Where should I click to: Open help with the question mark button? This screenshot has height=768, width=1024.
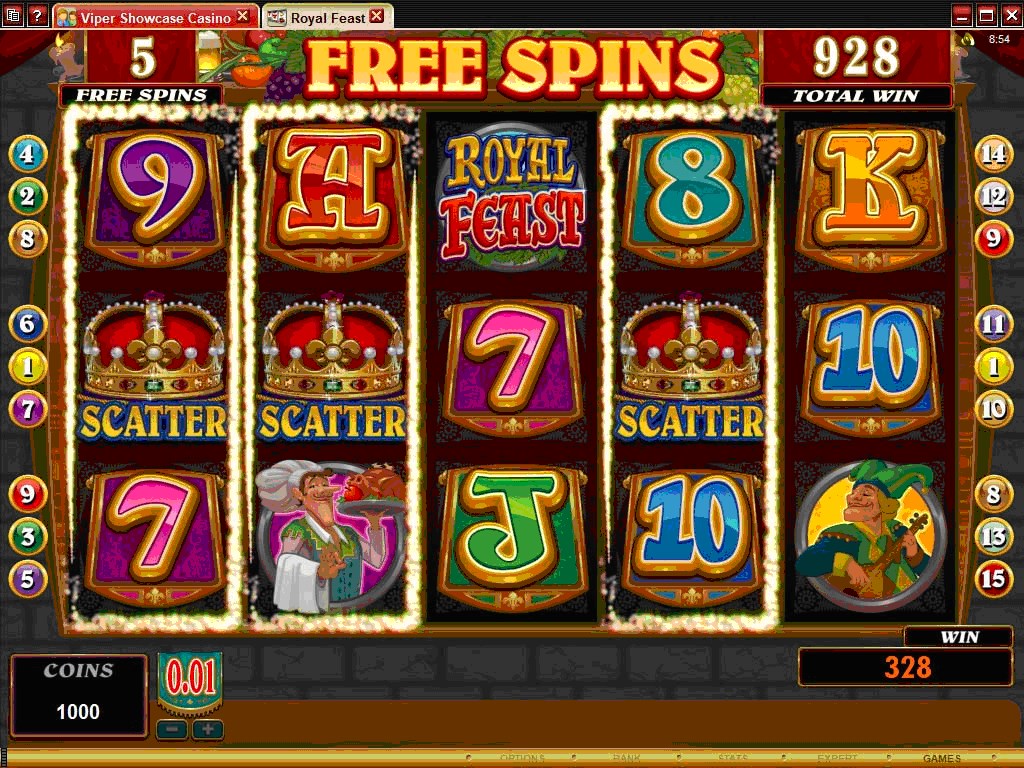(x=37, y=15)
